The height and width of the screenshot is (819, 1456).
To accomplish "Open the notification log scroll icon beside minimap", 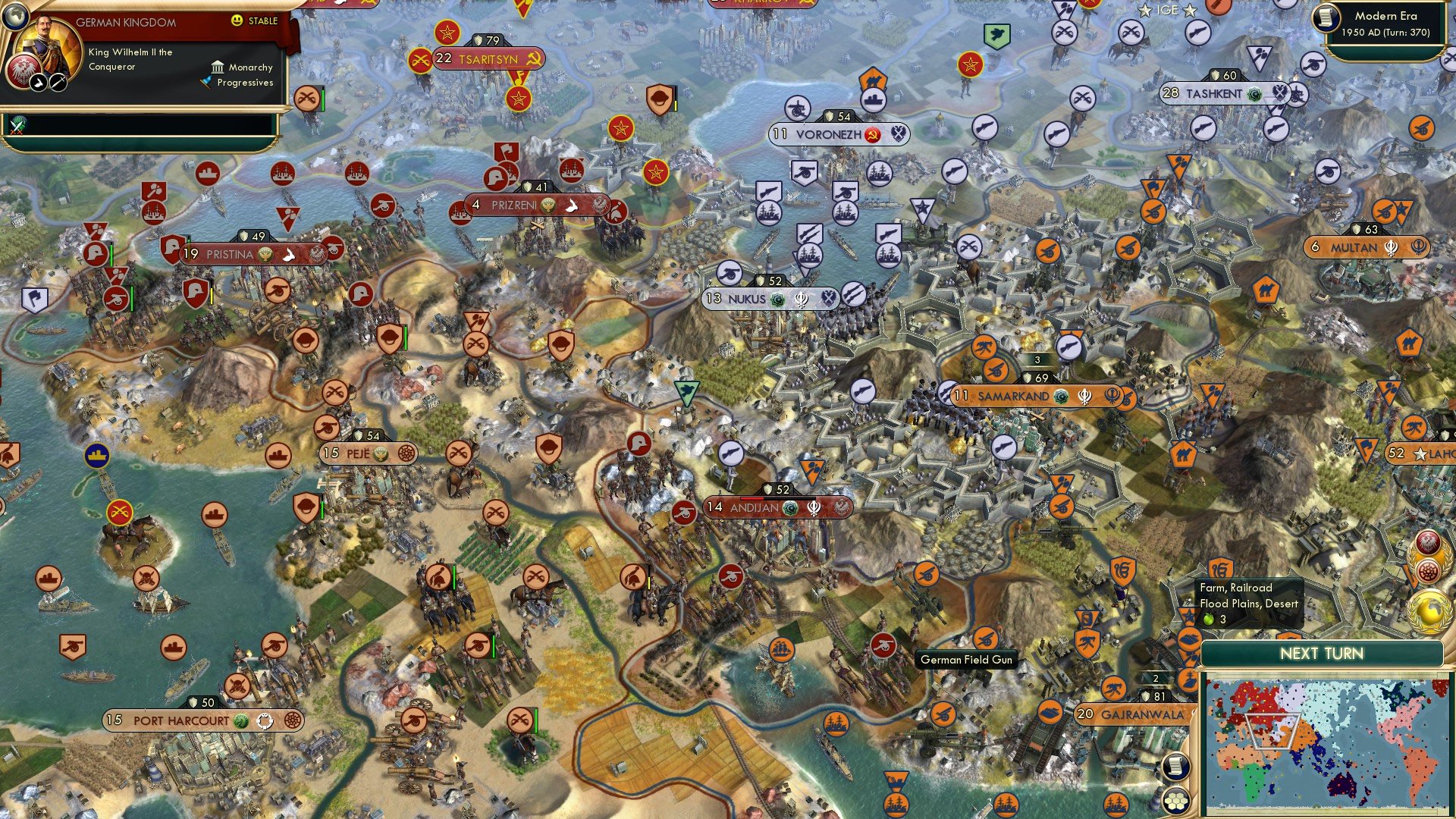I will (x=1178, y=767).
